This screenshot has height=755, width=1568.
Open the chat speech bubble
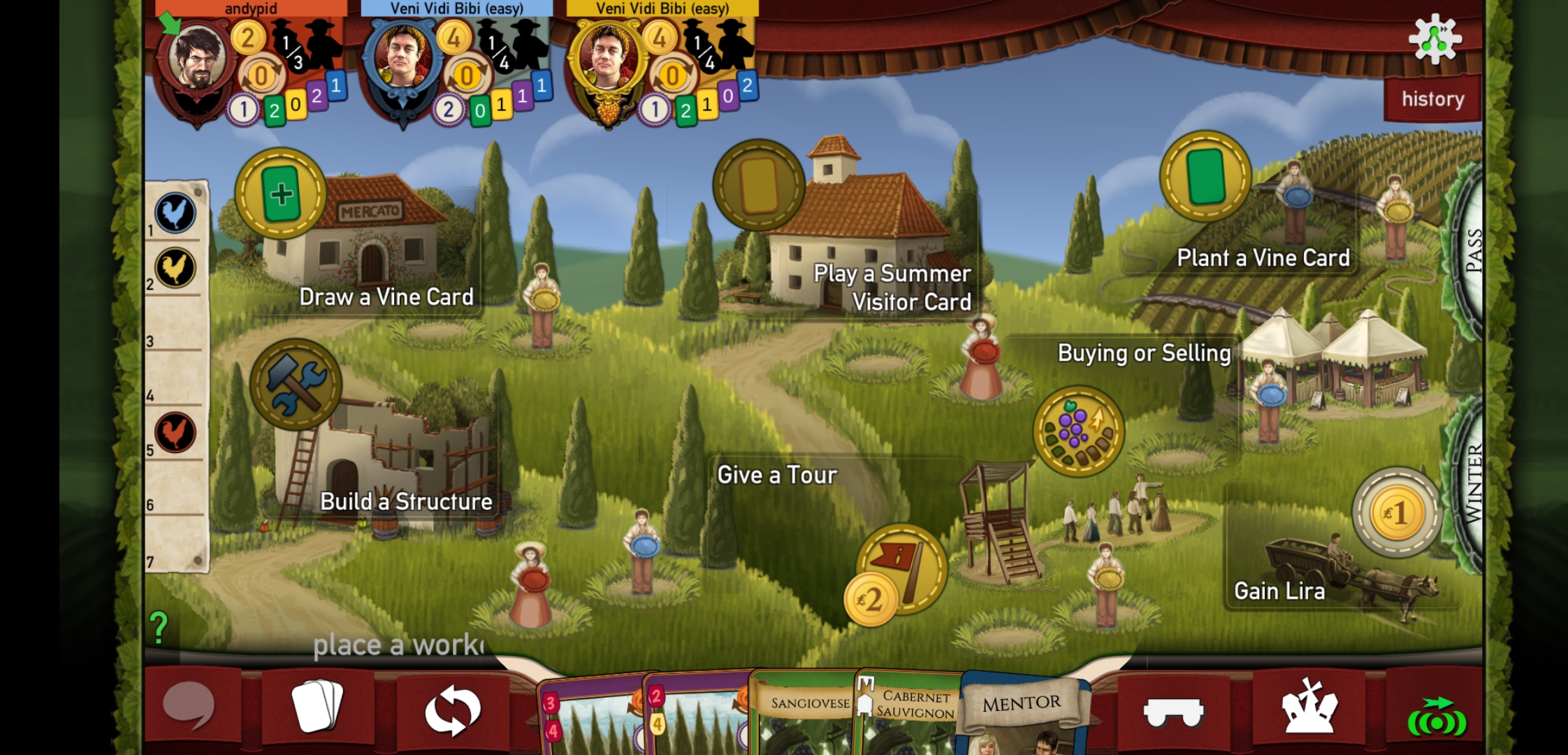(x=189, y=707)
